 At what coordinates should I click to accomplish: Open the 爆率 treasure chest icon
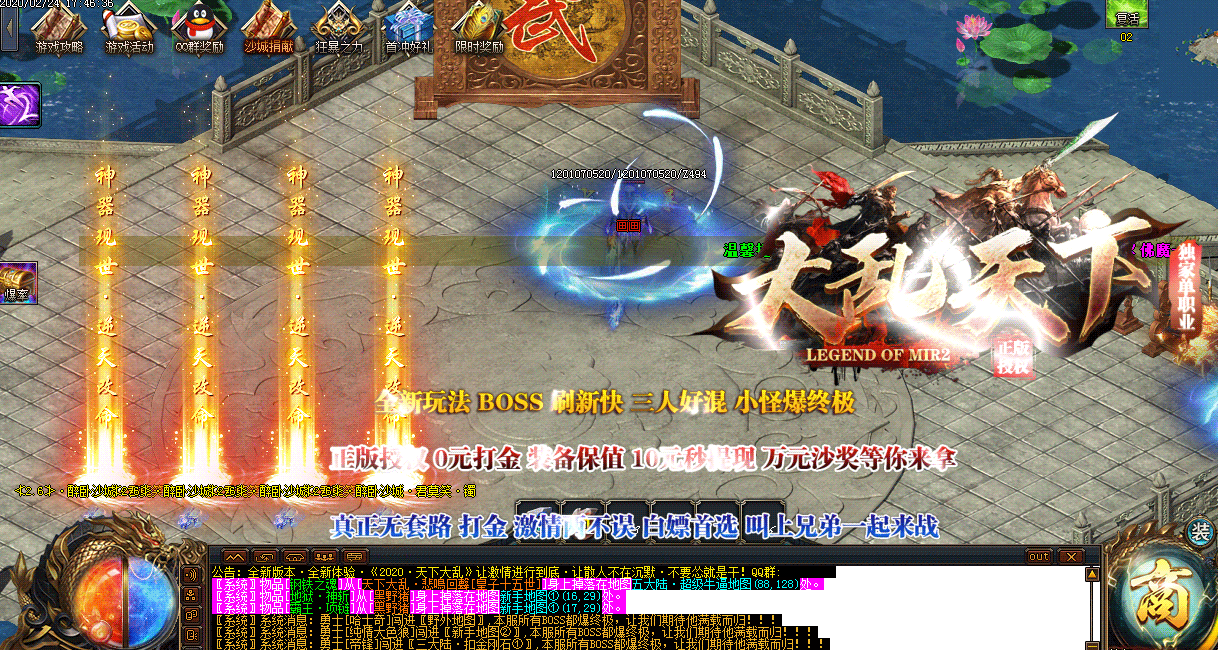pos(18,282)
